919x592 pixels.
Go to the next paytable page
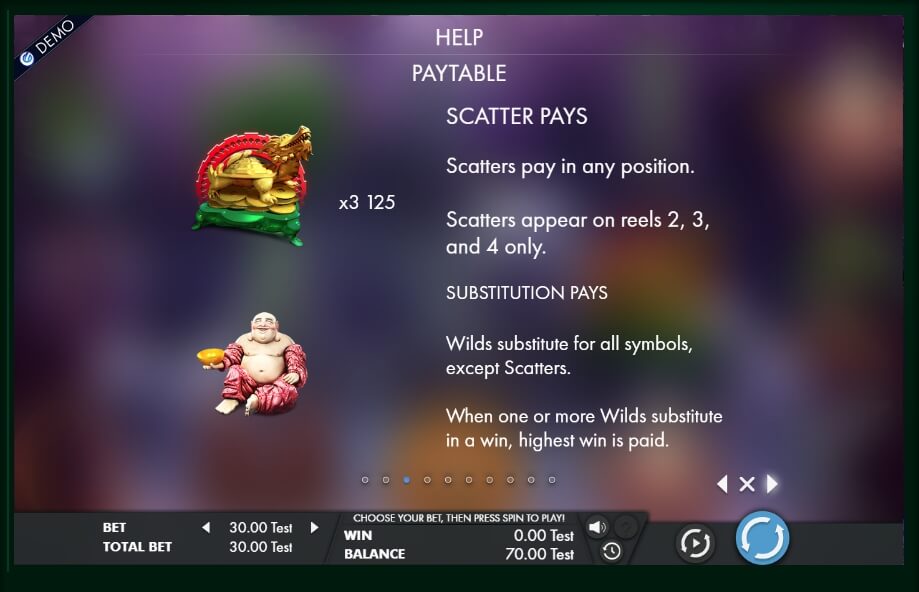772,485
